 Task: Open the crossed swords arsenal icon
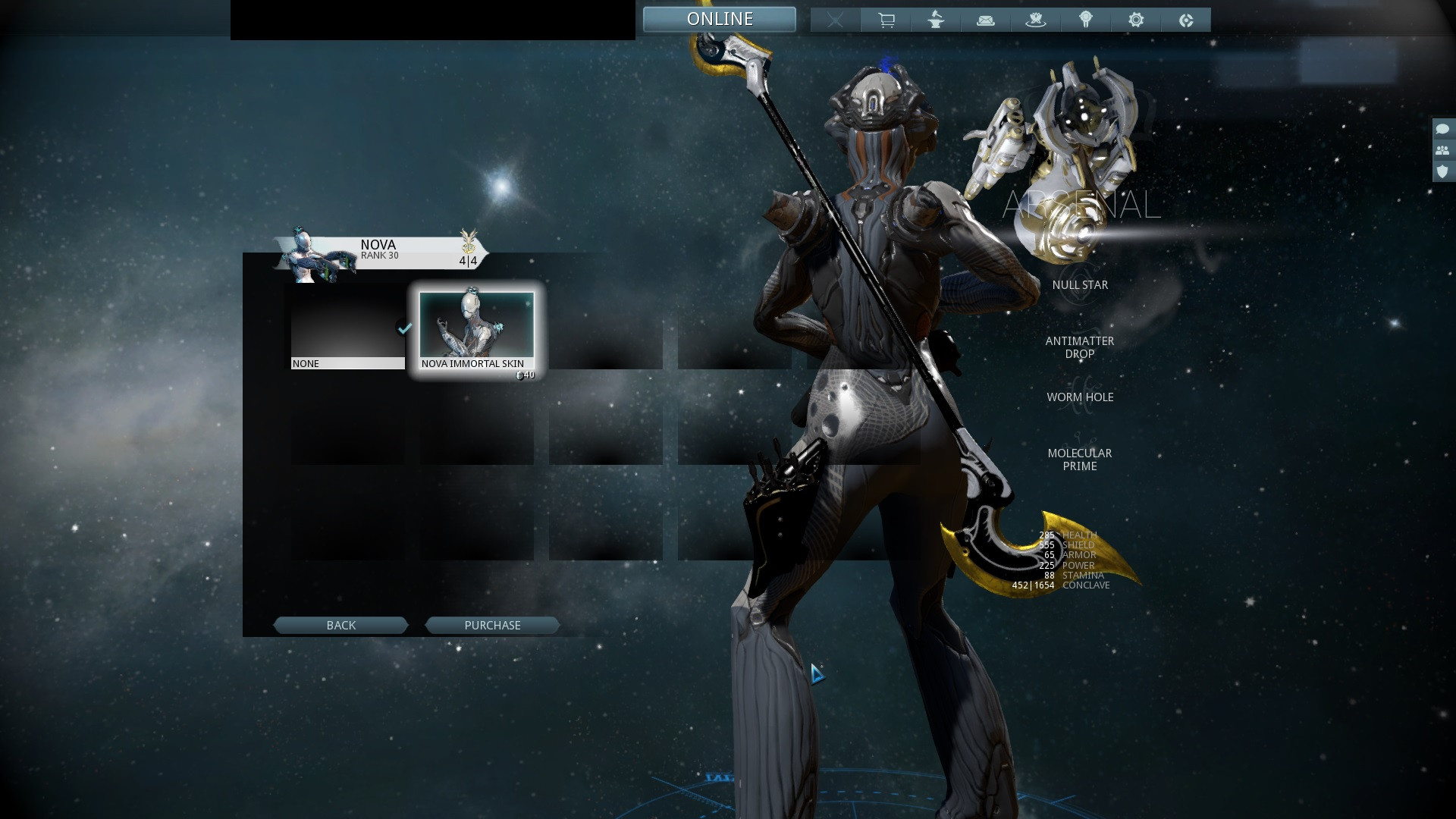835,20
